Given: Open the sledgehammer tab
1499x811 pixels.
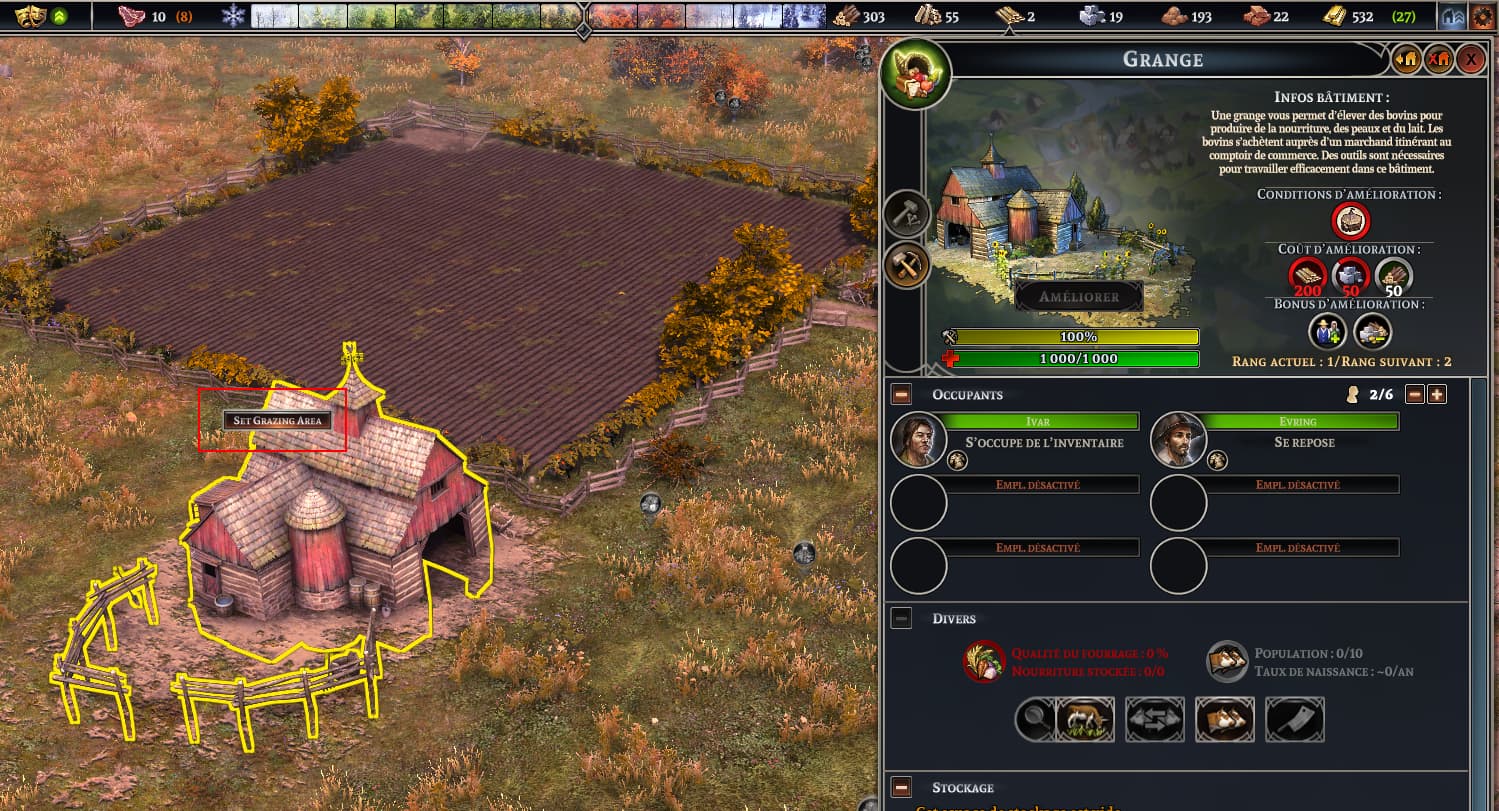Looking at the screenshot, I should [908, 213].
